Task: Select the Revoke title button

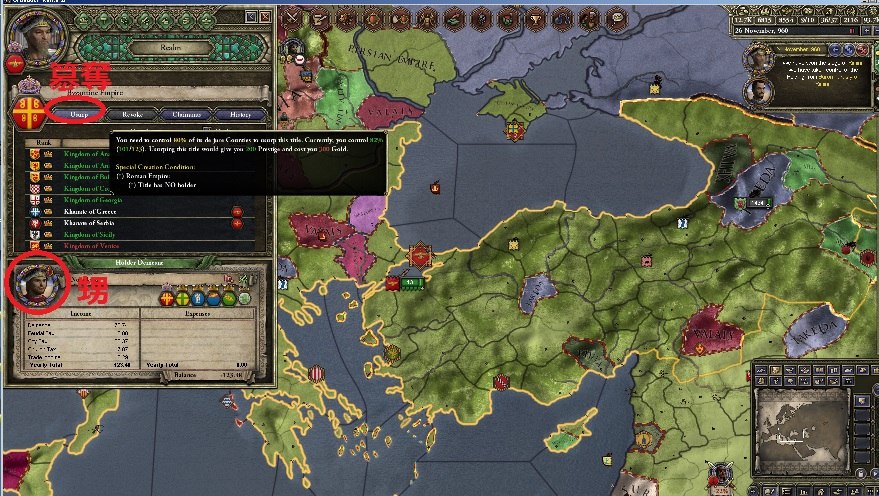Action: point(131,114)
